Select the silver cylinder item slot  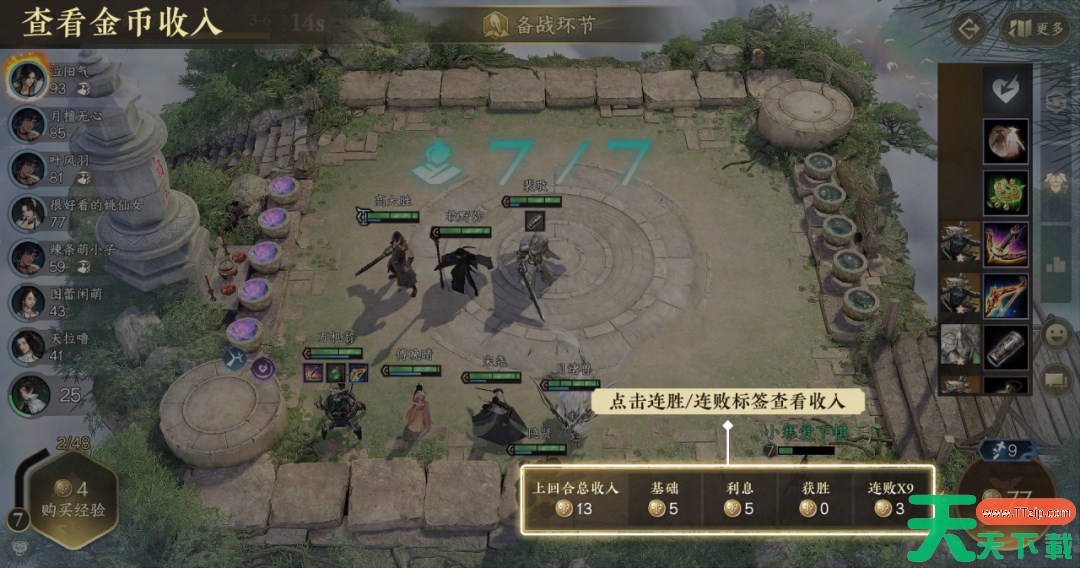pyautogui.click(x=1005, y=346)
